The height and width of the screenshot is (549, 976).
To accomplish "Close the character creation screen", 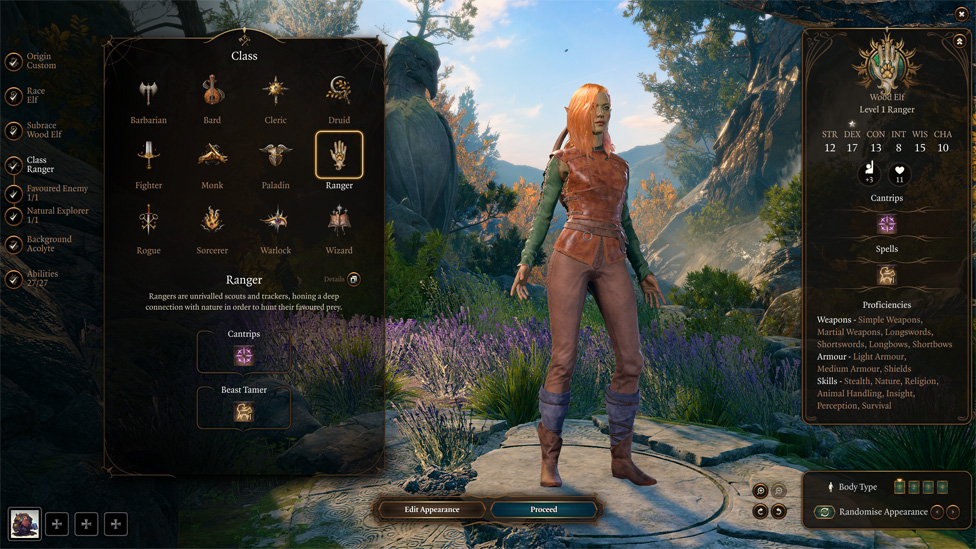I will tap(962, 14).
